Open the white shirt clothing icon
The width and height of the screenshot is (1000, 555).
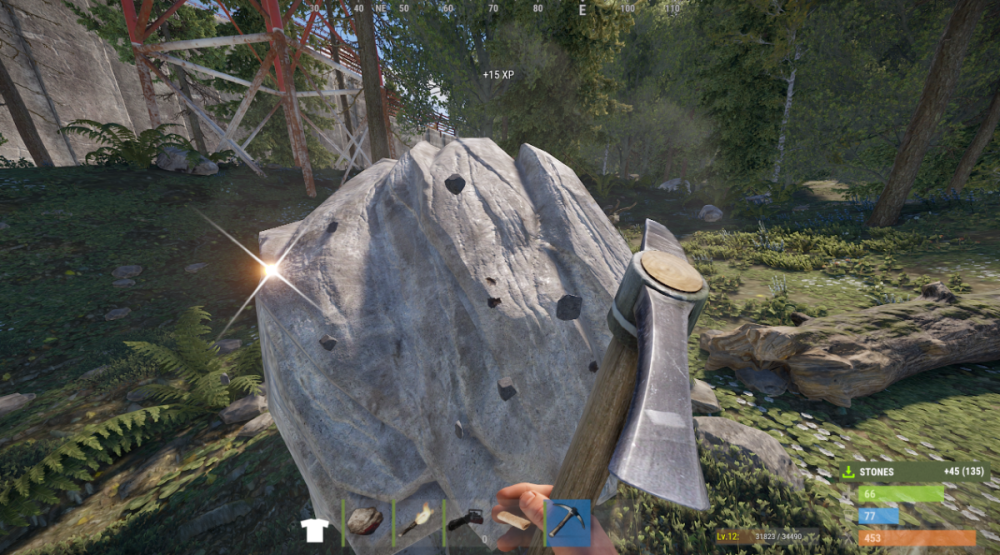[315, 529]
